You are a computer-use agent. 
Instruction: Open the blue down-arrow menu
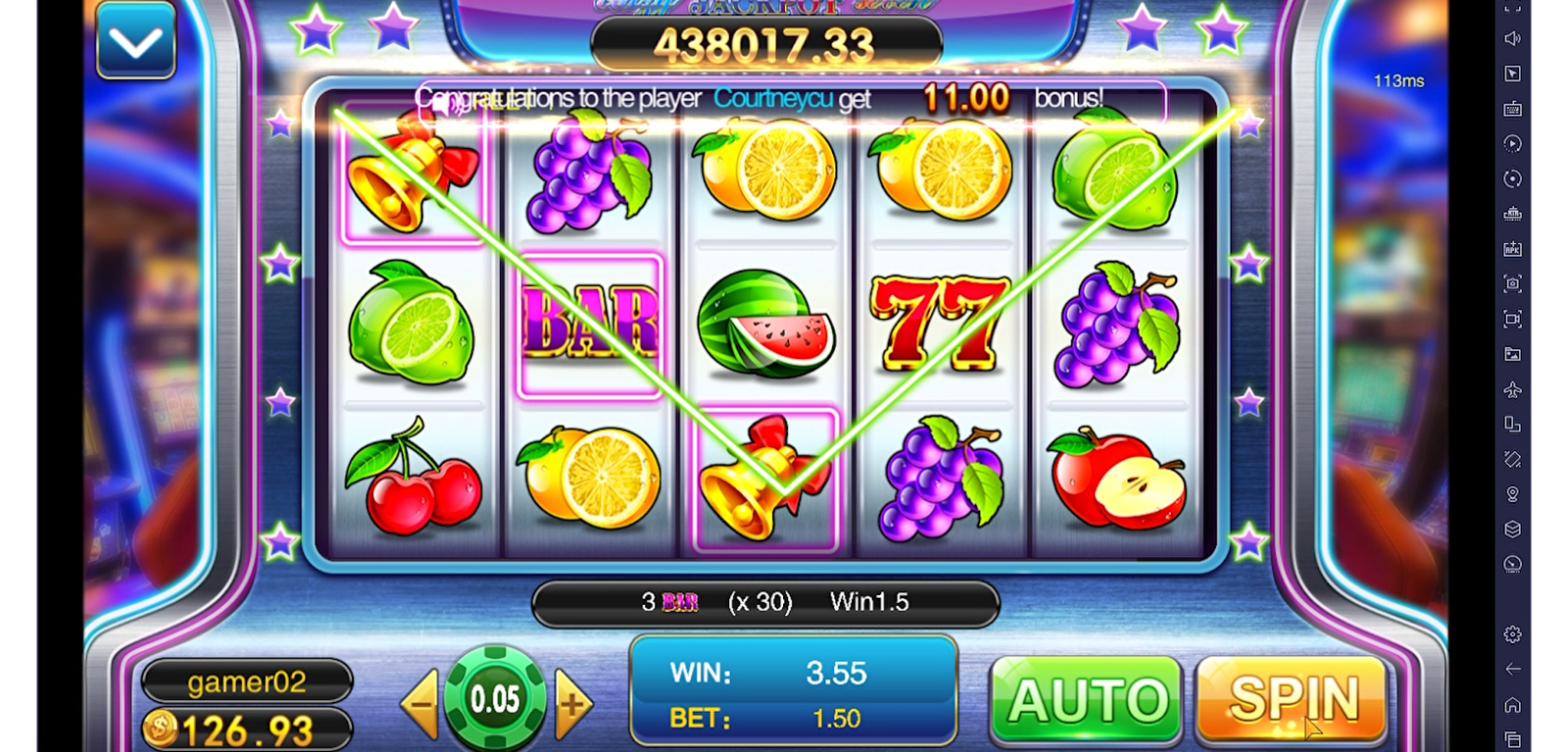tap(136, 42)
